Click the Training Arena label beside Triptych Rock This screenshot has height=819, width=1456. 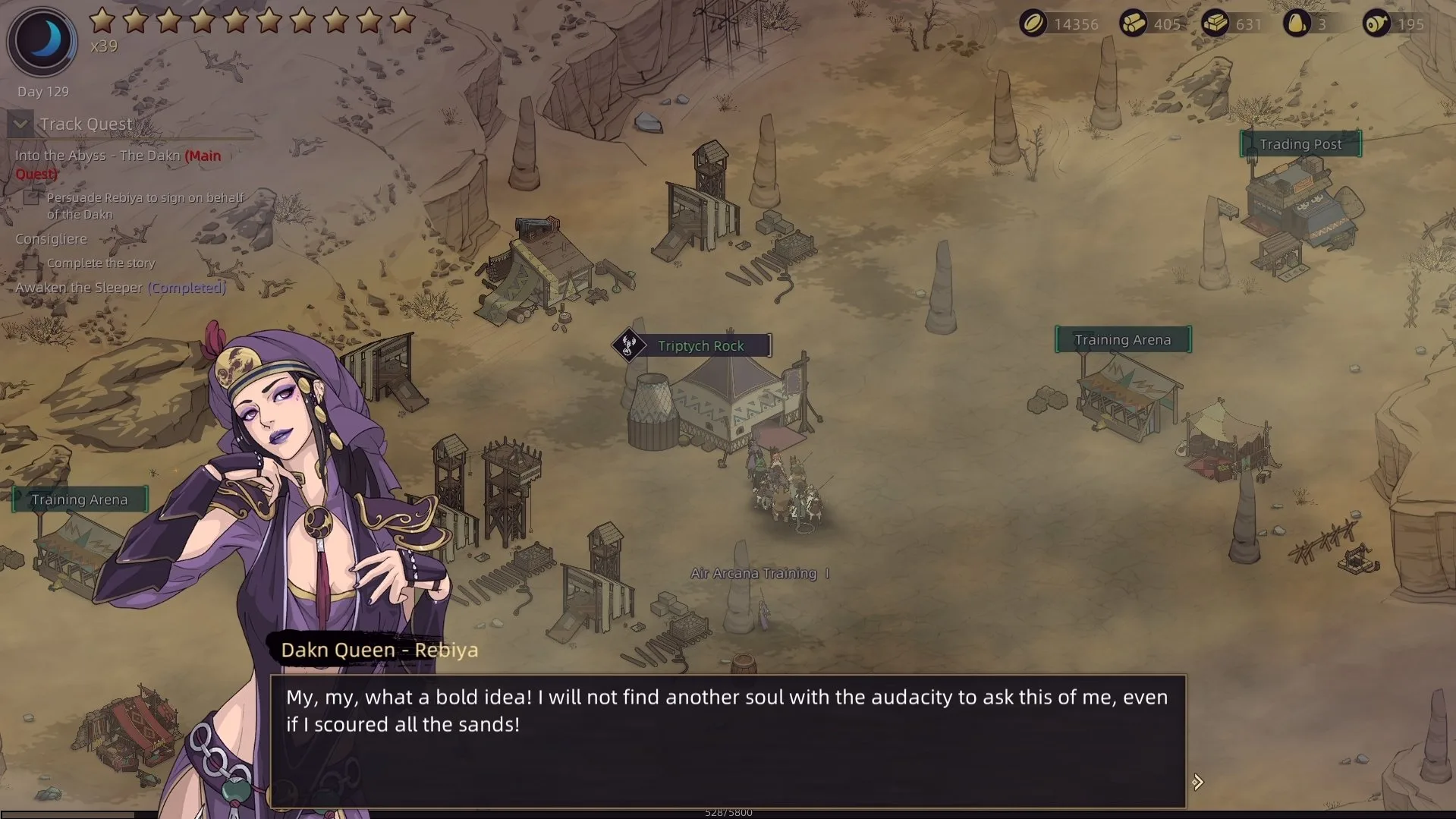coord(1122,340)
